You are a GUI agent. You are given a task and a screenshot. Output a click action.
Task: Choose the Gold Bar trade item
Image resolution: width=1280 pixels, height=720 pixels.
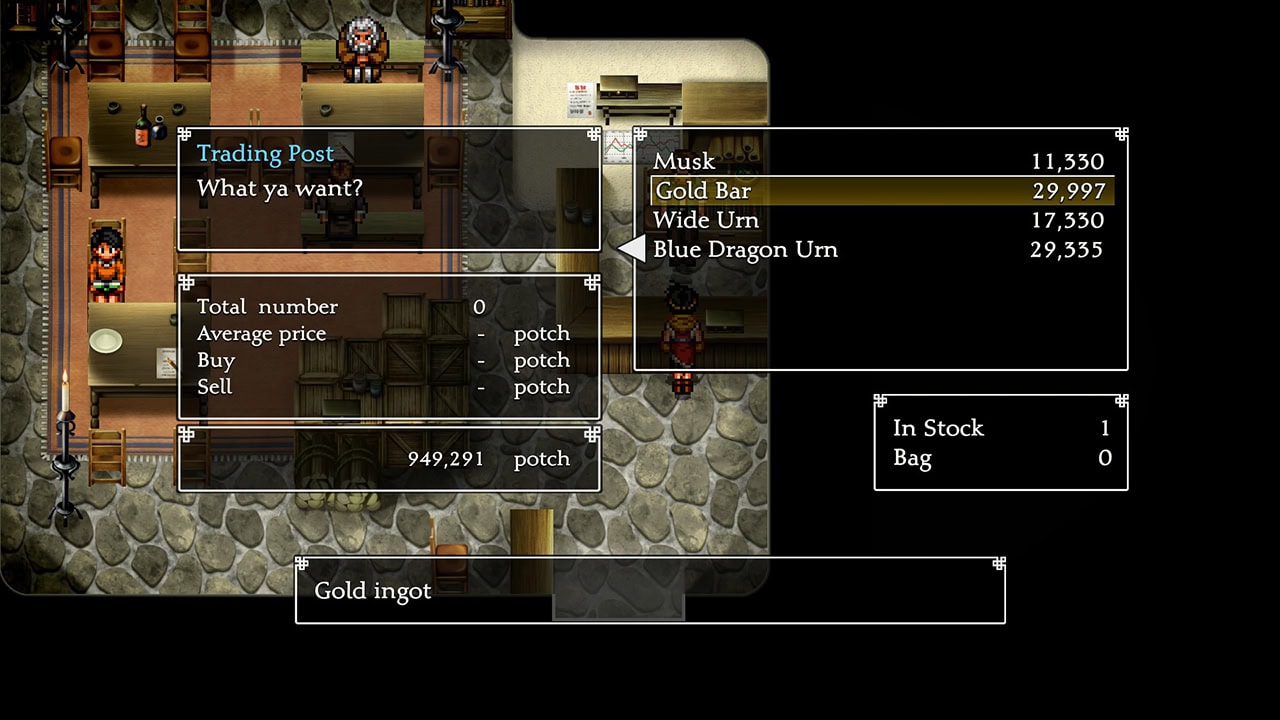[x=703, y=191]
